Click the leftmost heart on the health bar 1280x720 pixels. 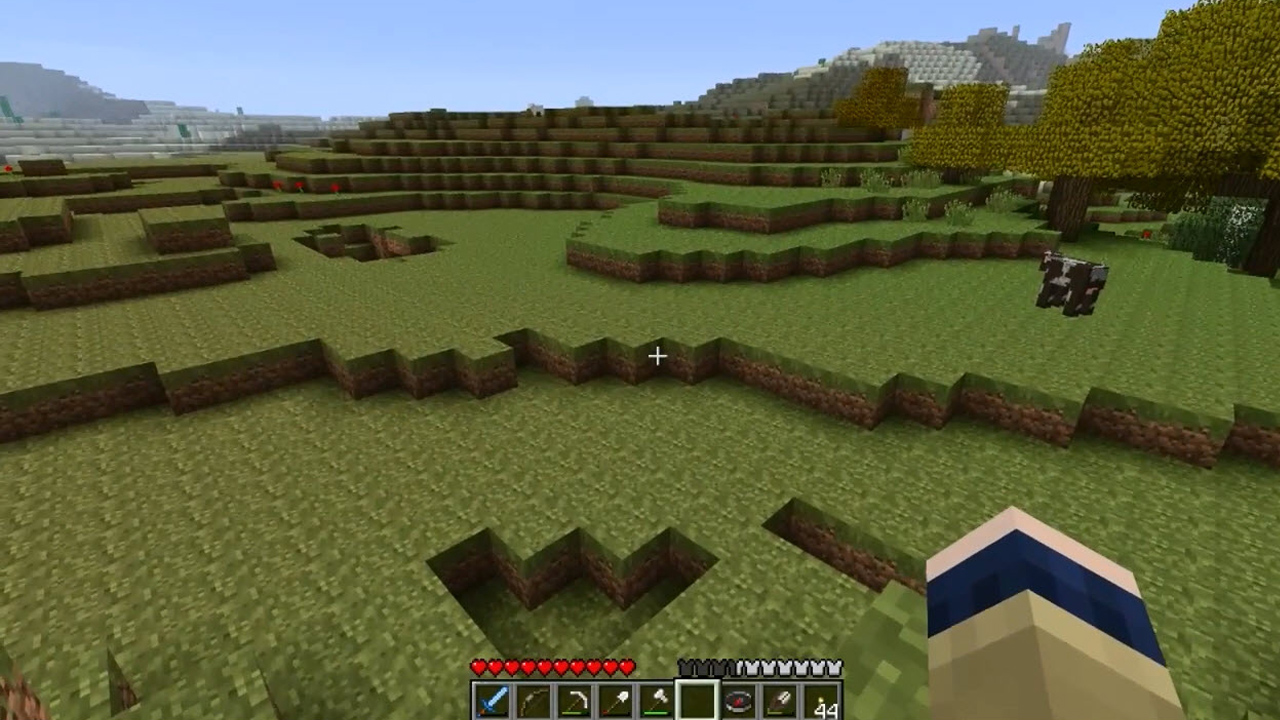coord(480,666)
